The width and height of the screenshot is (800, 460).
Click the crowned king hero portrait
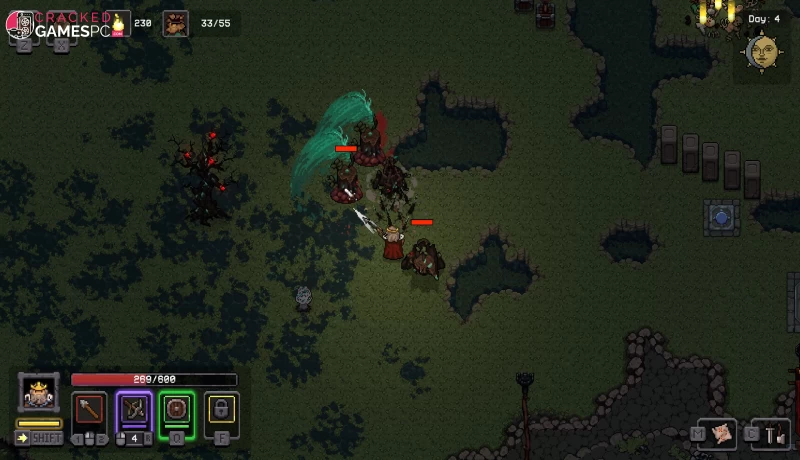point(38,393)
